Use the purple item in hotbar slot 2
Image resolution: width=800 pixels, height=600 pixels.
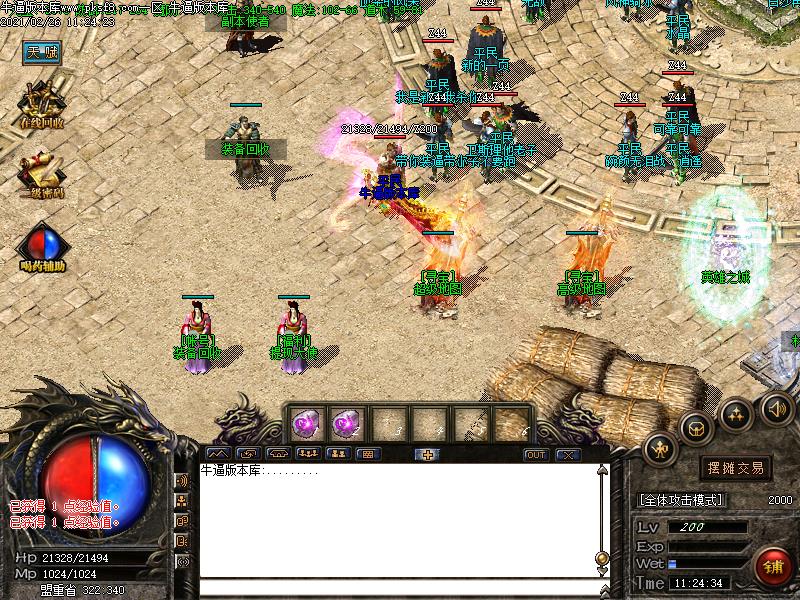point(345,425)
